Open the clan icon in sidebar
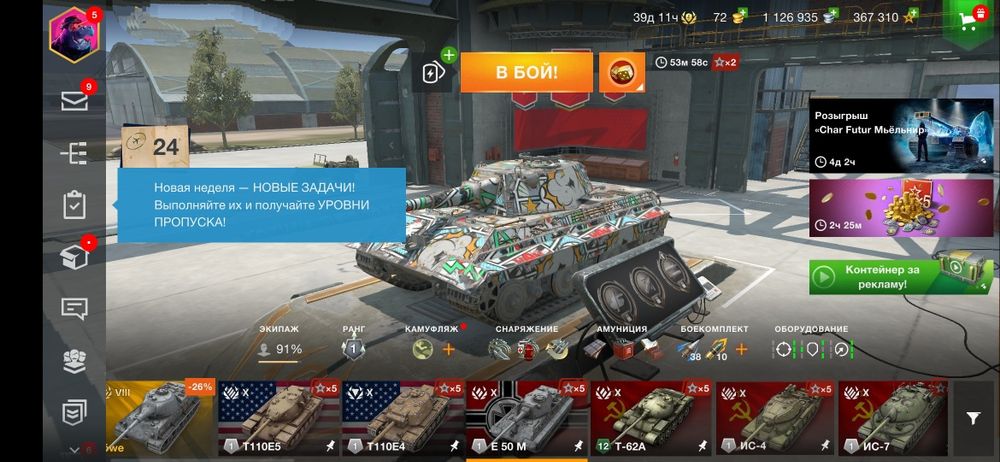1000x462 pixels. 74,360
